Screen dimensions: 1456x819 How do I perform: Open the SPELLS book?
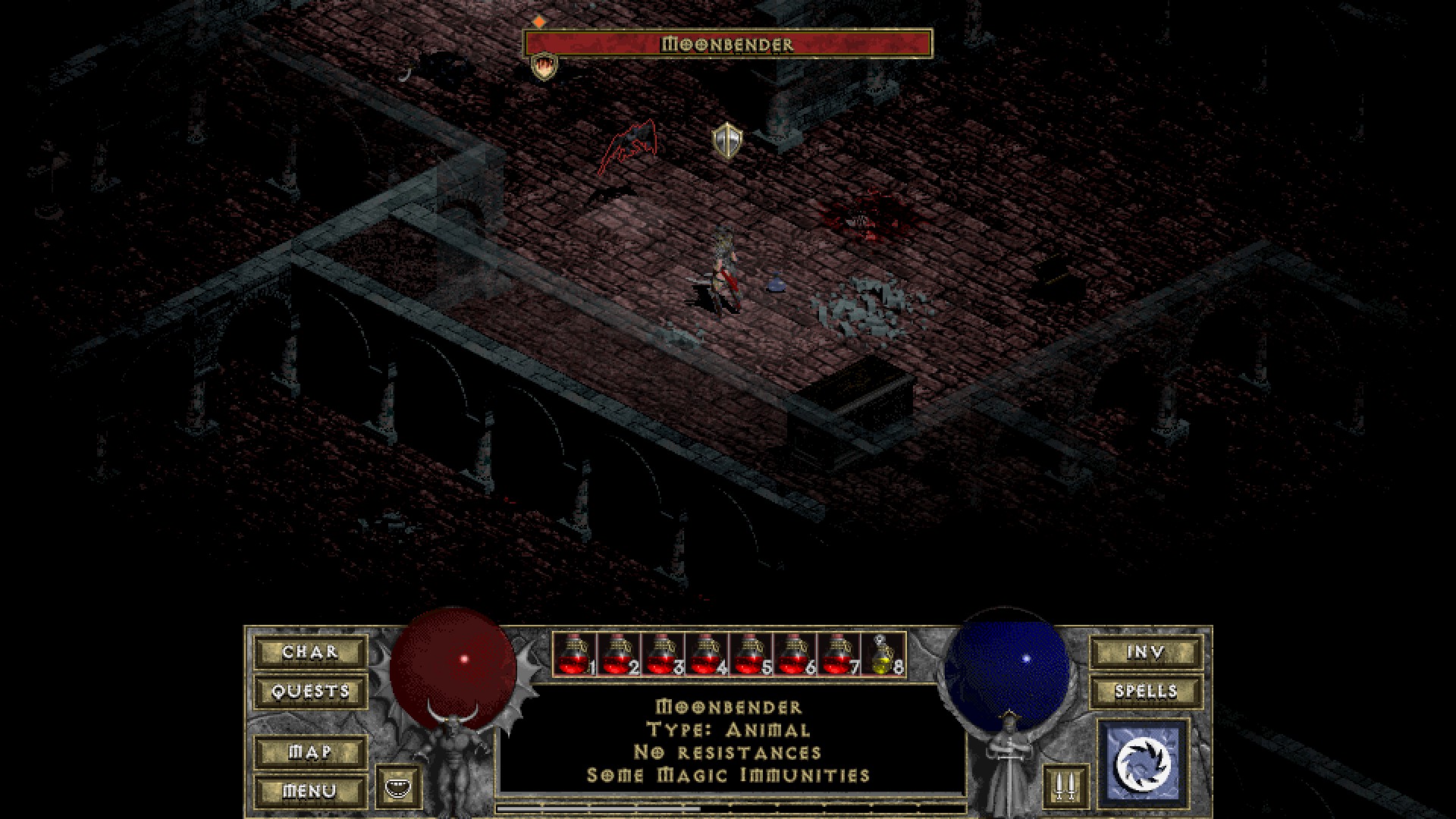tap(1146, 692)
